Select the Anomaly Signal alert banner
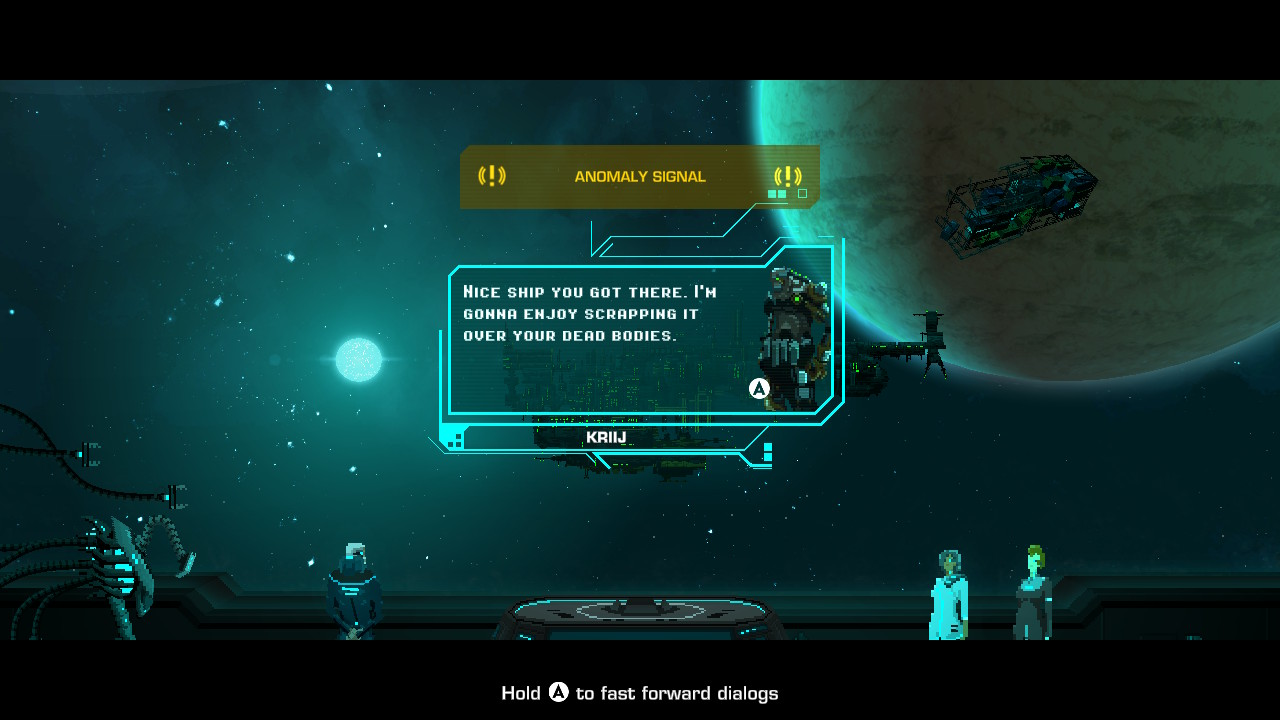The width and height of the screenshot is (1280, 720). coord(639,177)
